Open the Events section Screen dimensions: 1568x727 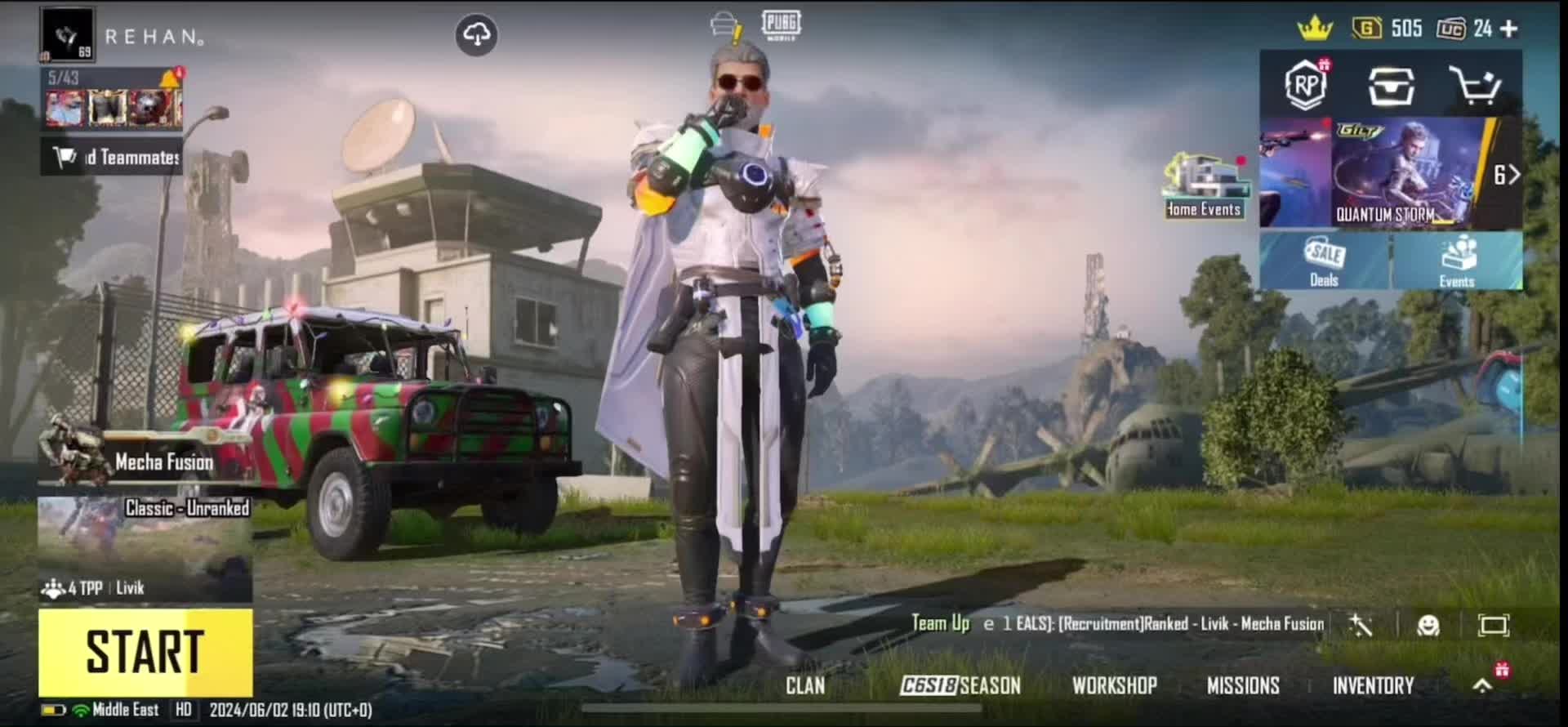[x=1457, y=261]
